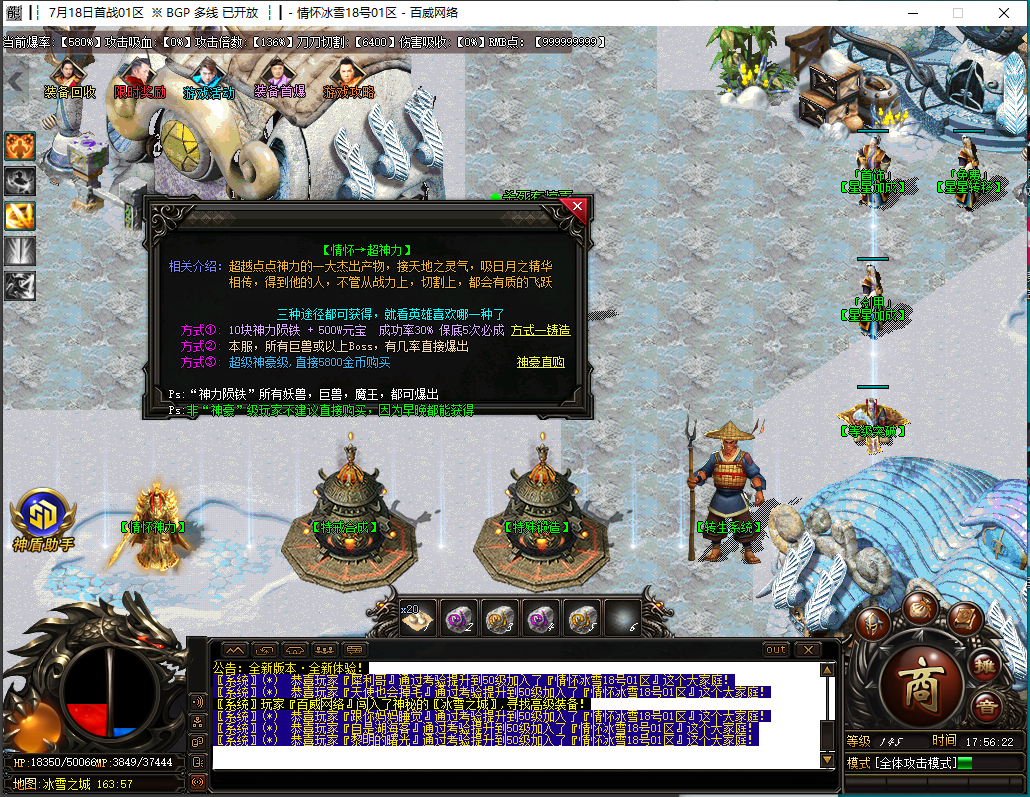Choose the 神豪直购 purchase link
This screenshot has height=797, width=1030.
540,362
